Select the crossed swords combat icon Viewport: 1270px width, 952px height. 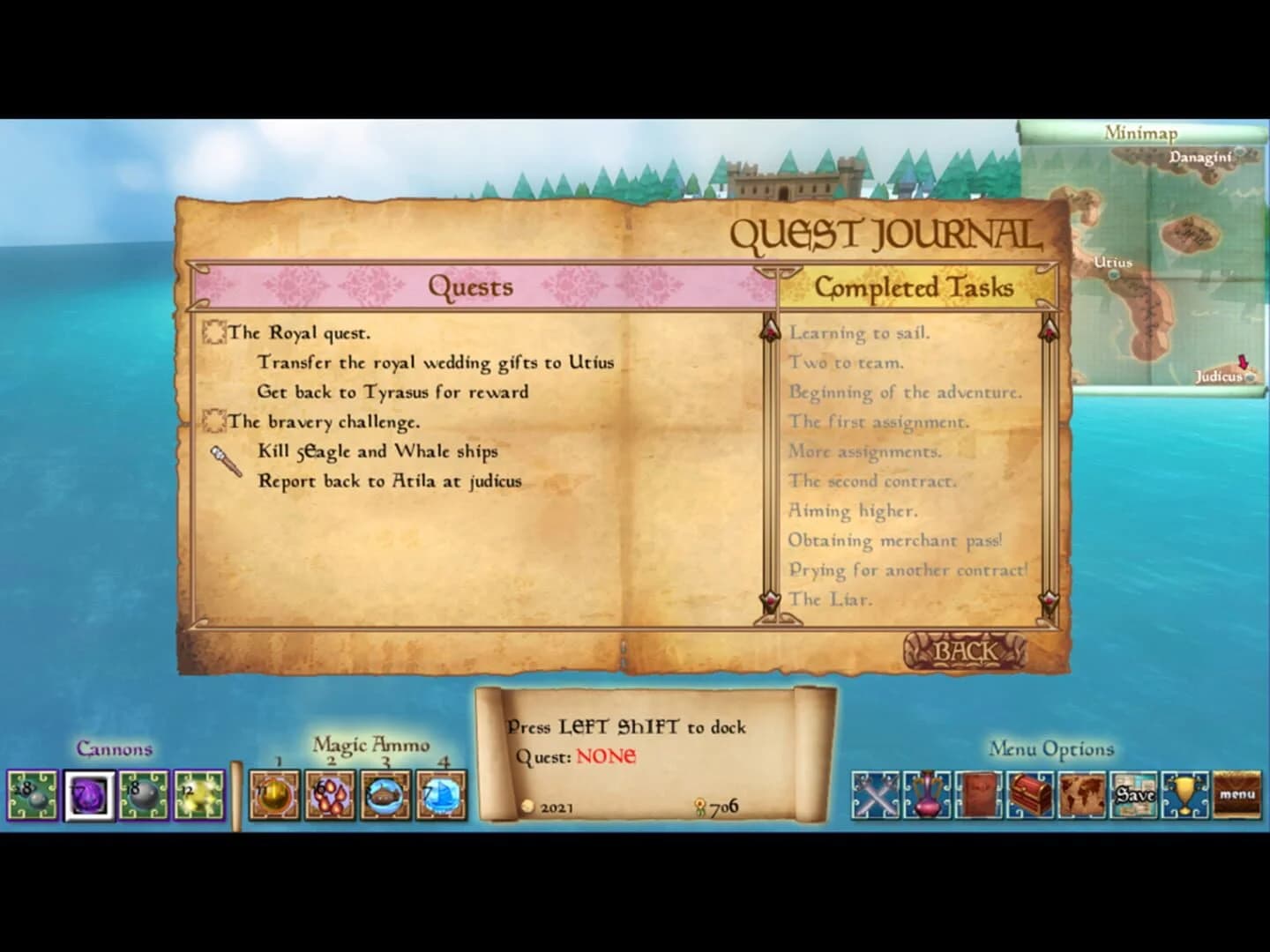[878, 794]
